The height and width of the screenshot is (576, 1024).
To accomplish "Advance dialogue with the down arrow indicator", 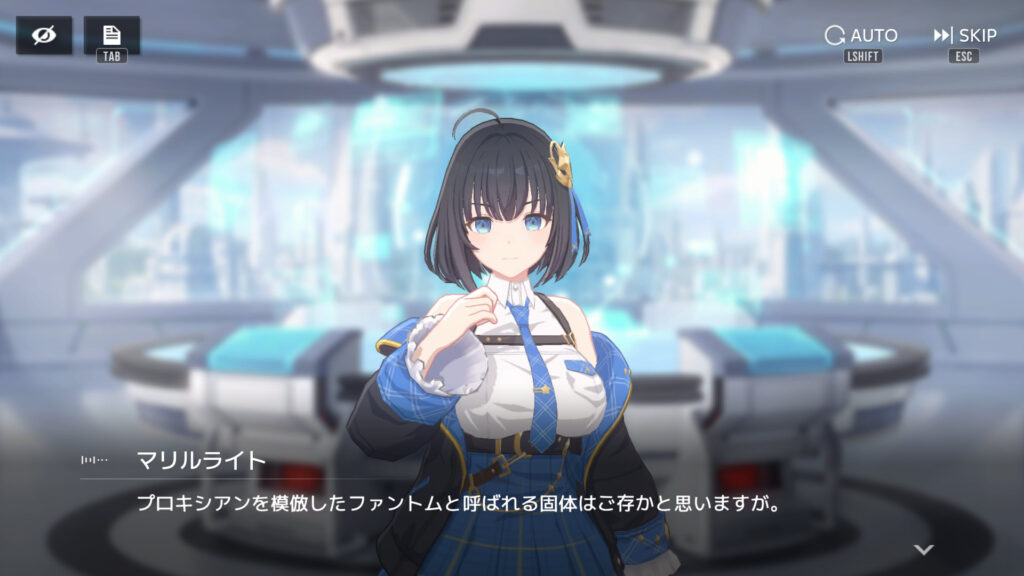I will pyautogui.click(x=924, y=549).
